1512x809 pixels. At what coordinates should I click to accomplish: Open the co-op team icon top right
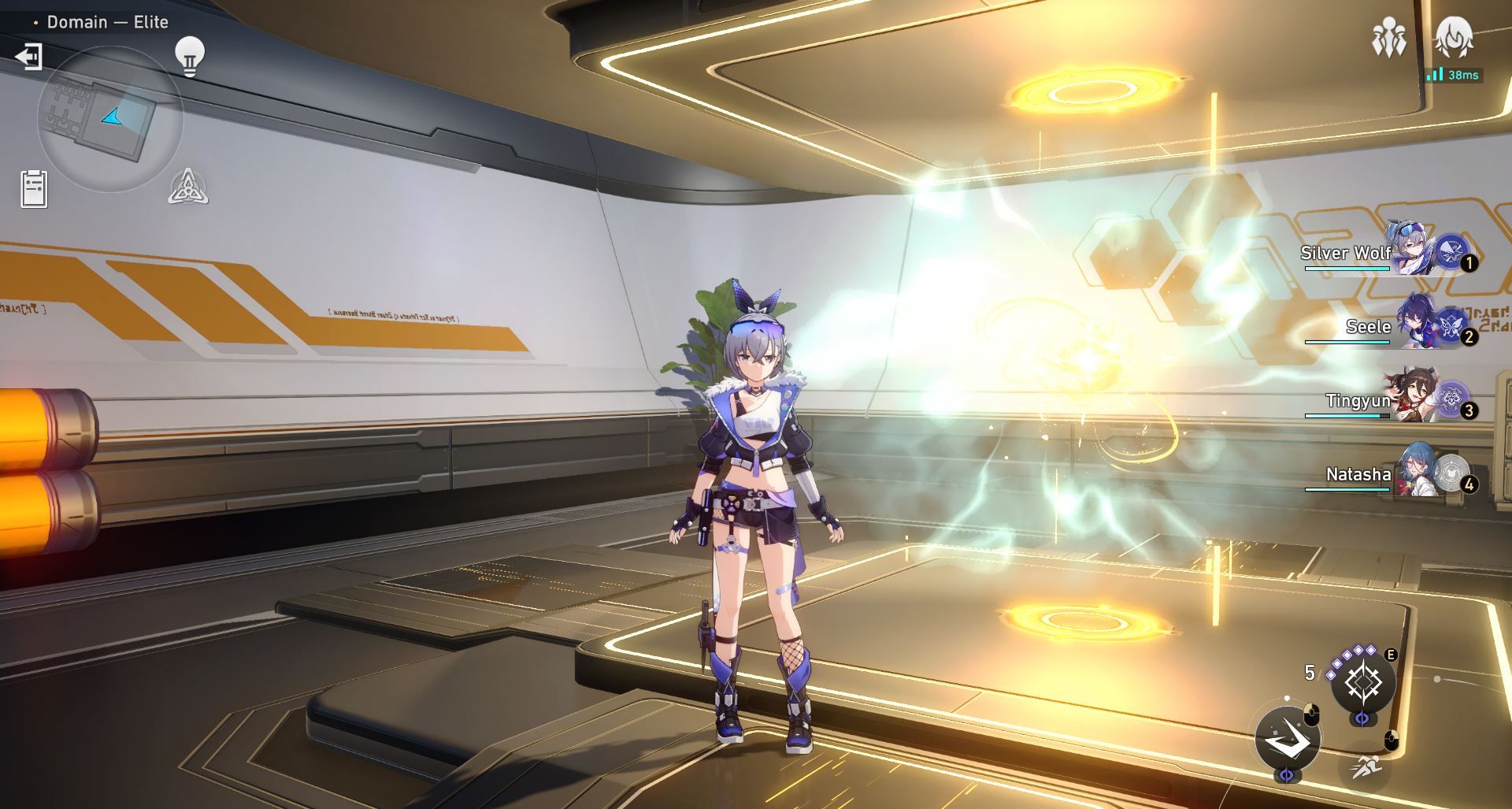pyautogui.click(x=1391, y=37)
